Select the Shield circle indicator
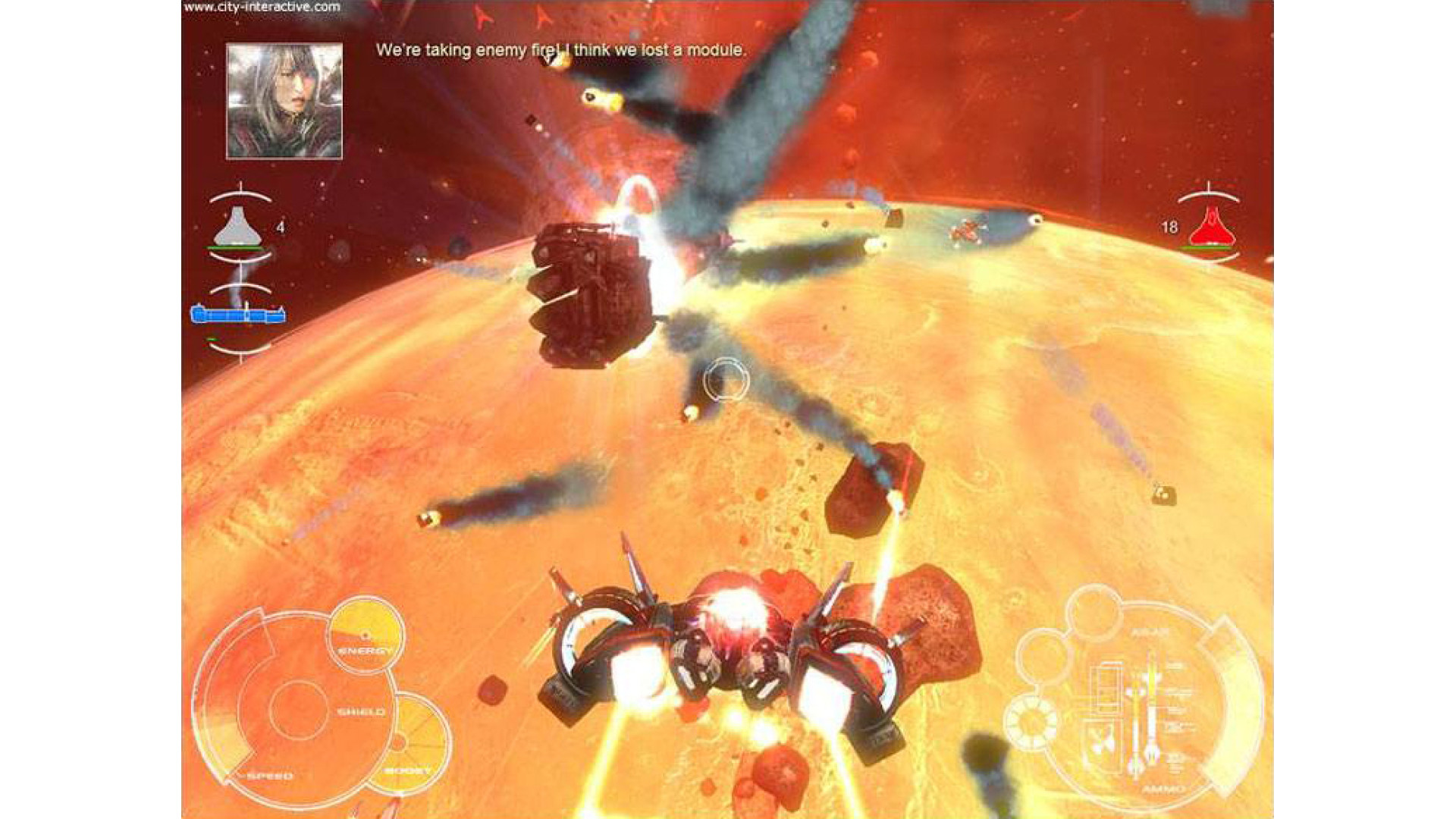1456x819 pixels. (299, 711)
